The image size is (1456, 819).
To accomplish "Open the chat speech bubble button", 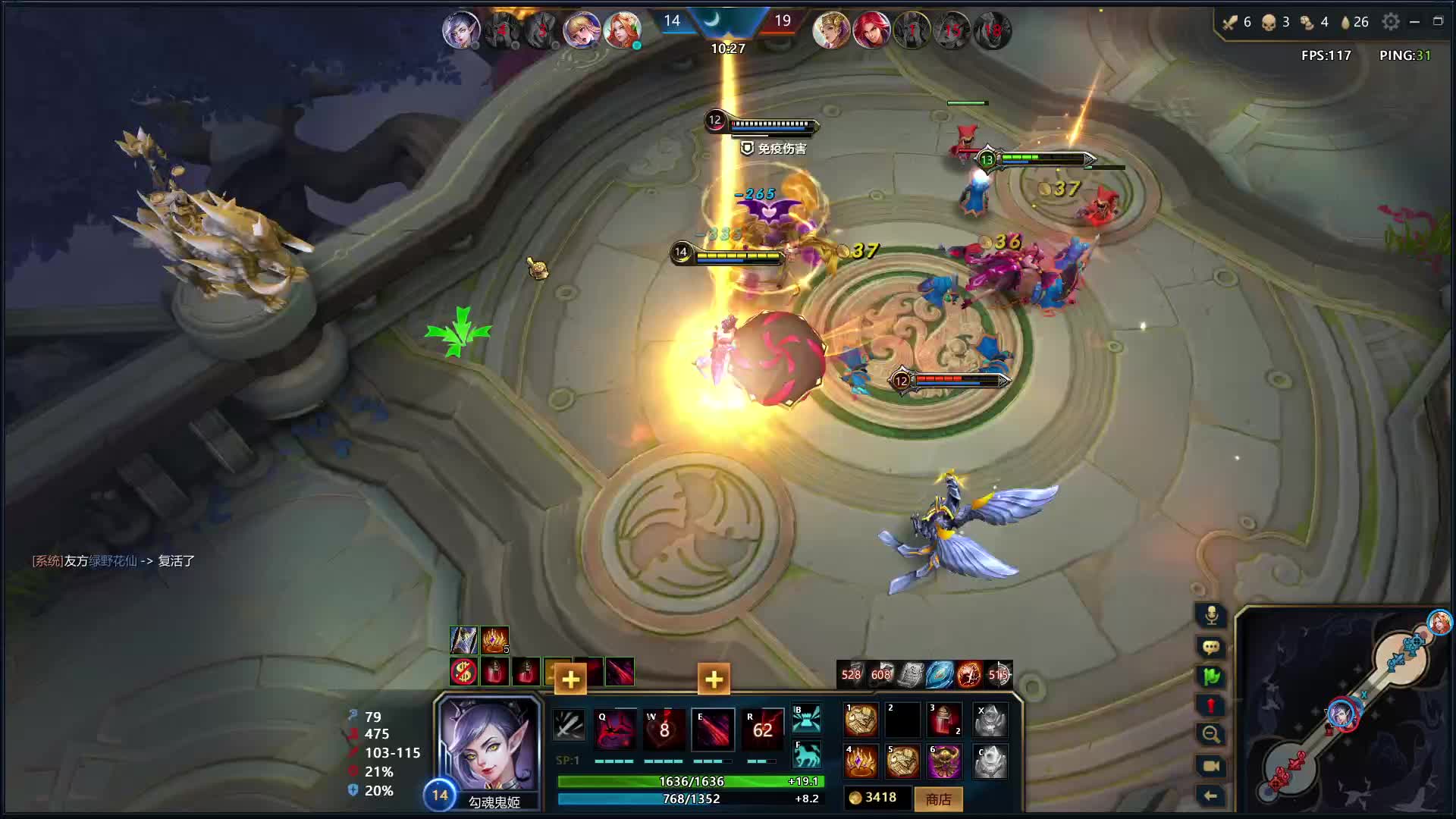I will [1211, 647].
